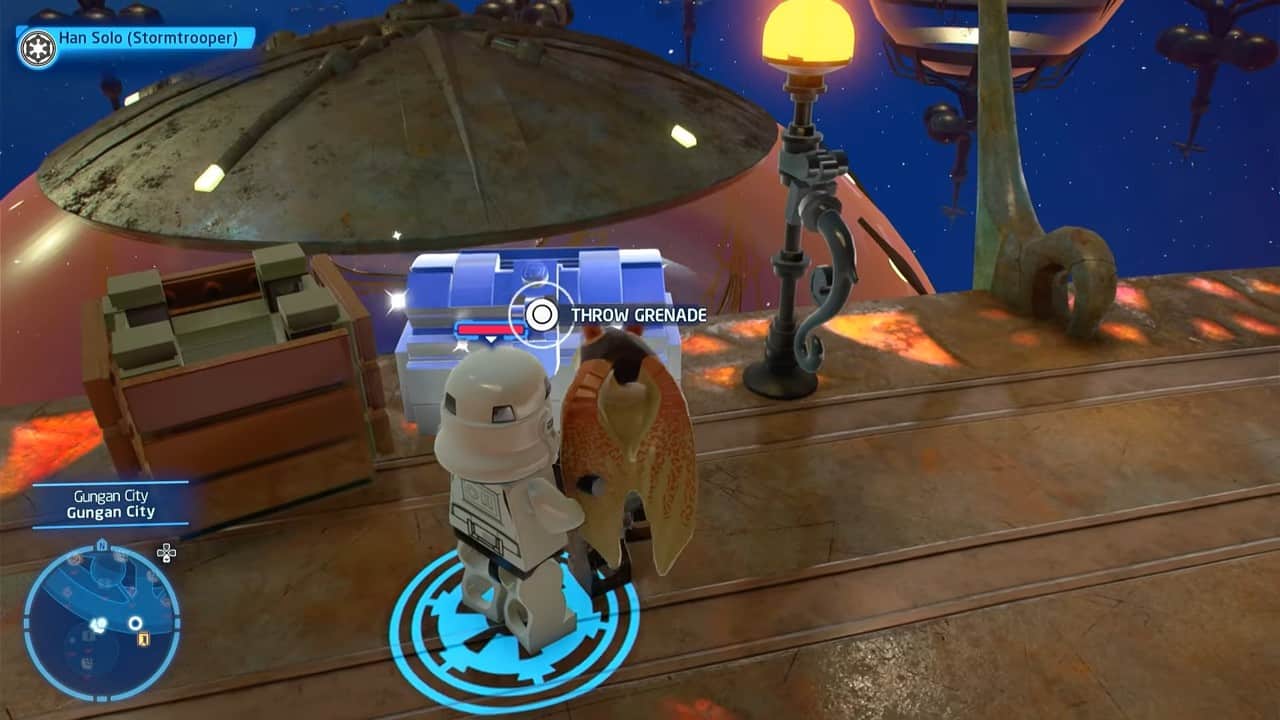Click the player position arrow on the minimap

coord(97,624)
